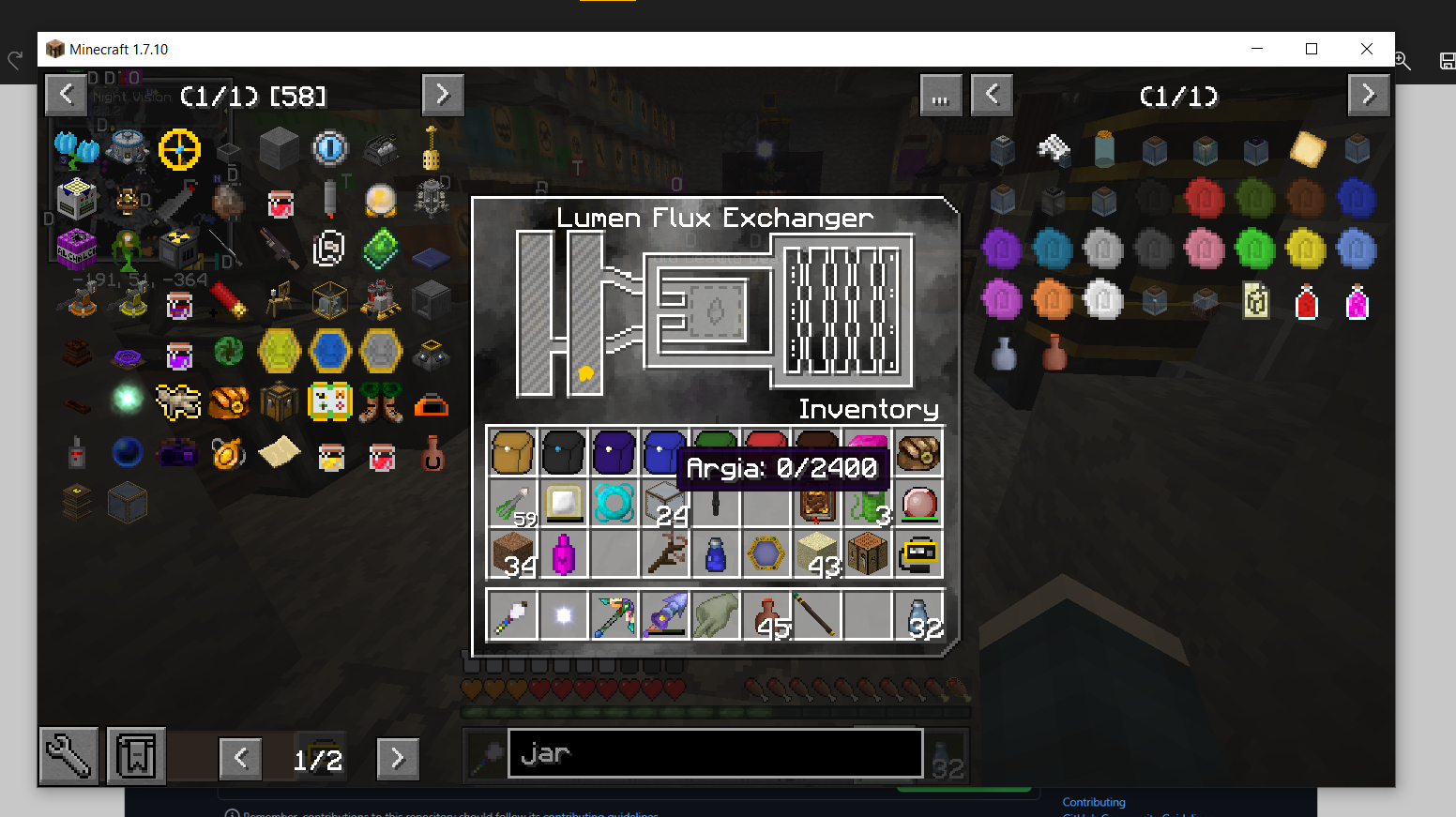Click the glowing orb in the inventory
The height and width of the screenshot is (817, 1456).
tap(564, 614)
